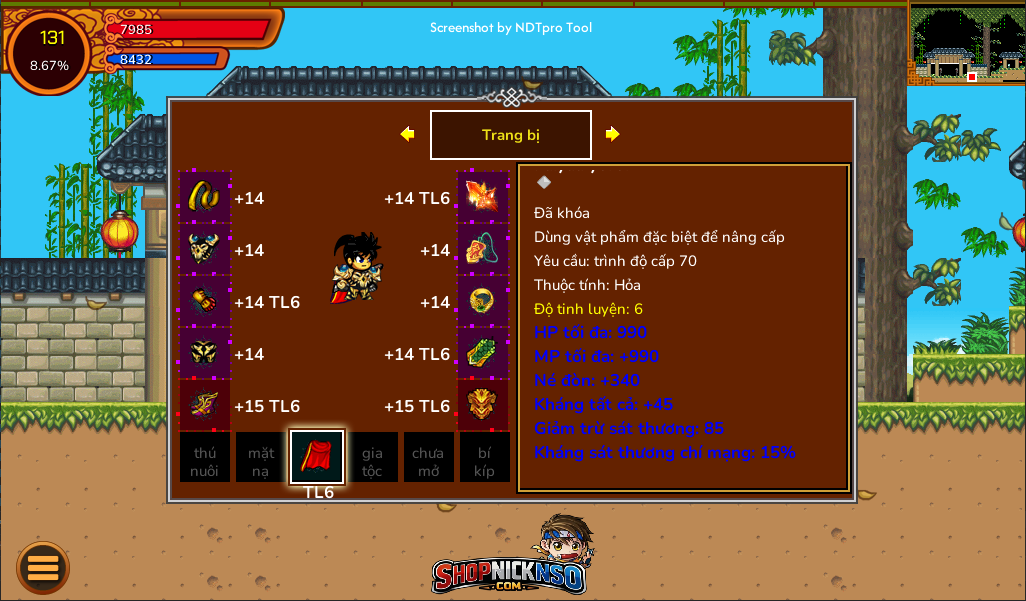The width and height of the screenshot is (1026, 601).
Task: Open the bí kíp slot
Action: (484, 458)
